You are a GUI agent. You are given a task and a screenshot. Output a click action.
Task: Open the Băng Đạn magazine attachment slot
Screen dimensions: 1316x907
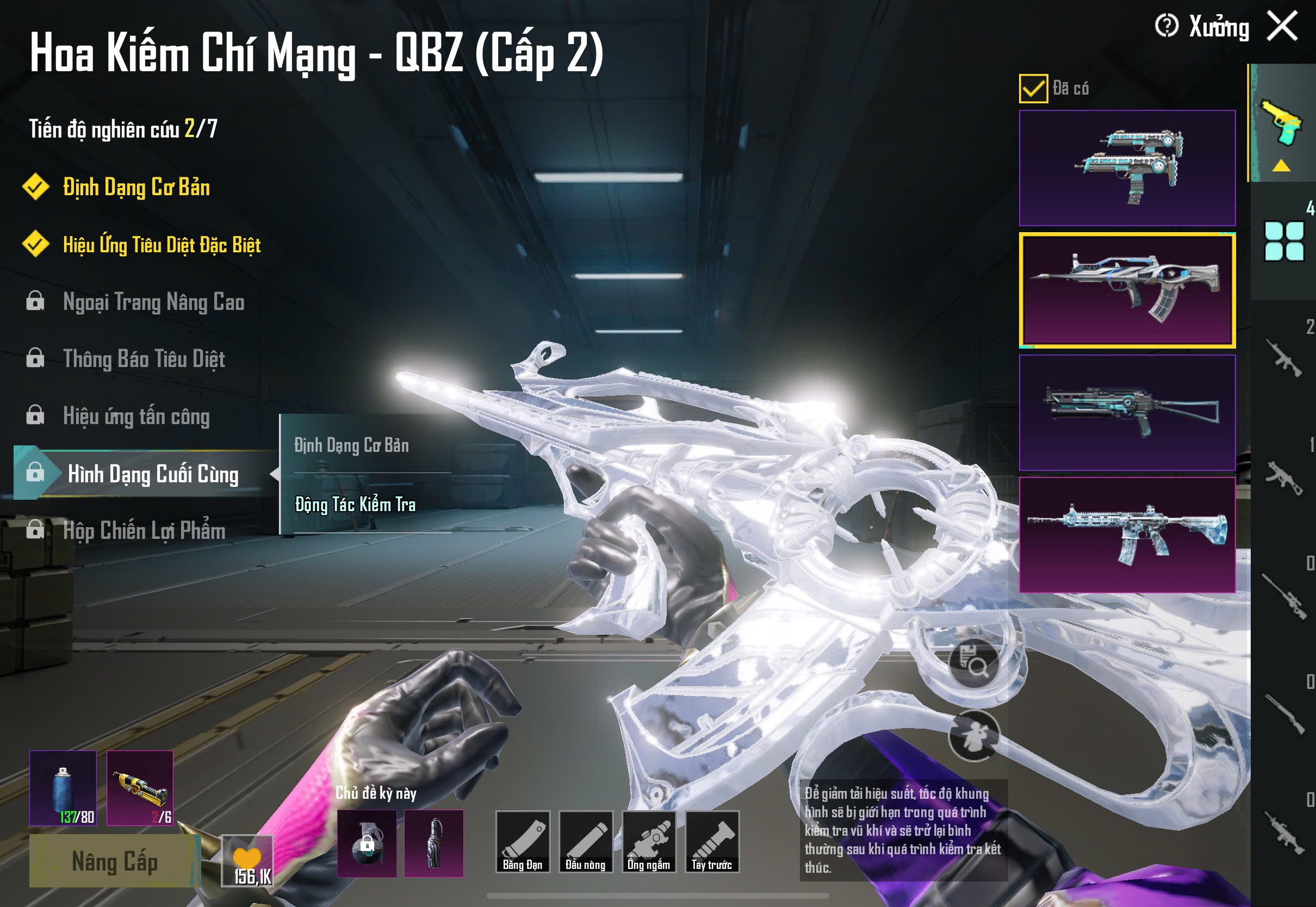coord(522,842)
